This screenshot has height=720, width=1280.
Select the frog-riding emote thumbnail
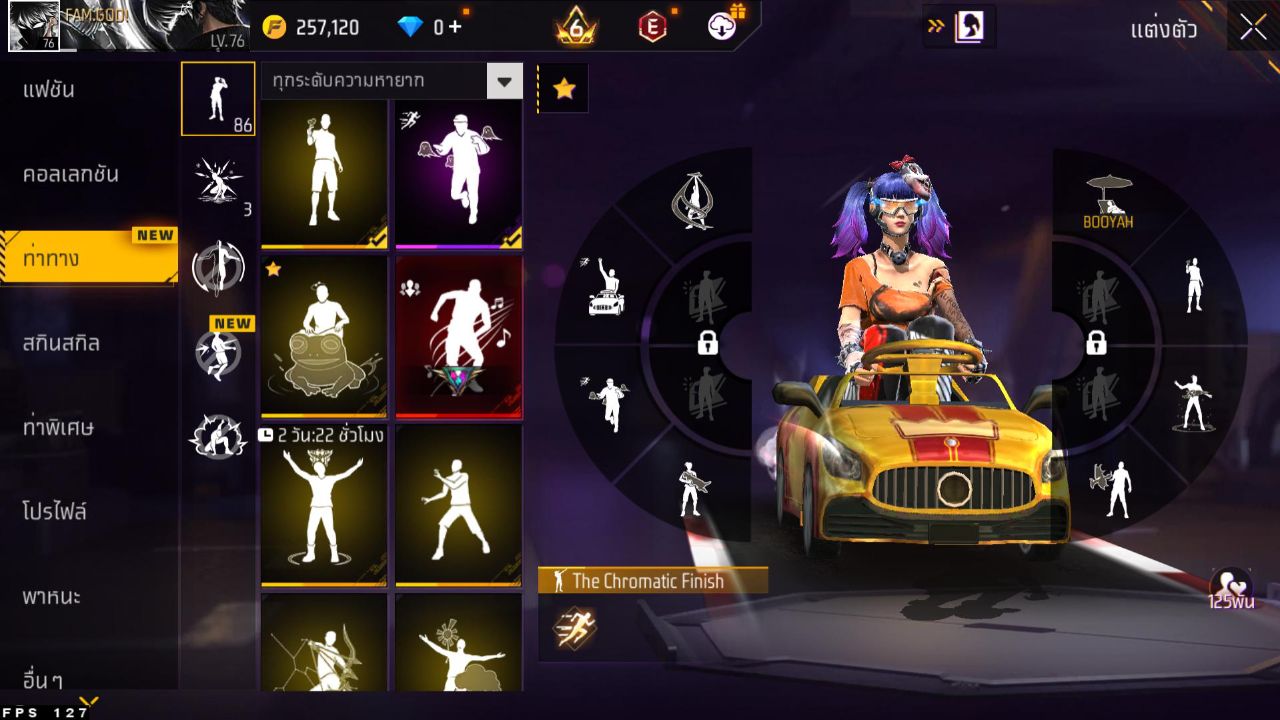(x=323, y=335)
